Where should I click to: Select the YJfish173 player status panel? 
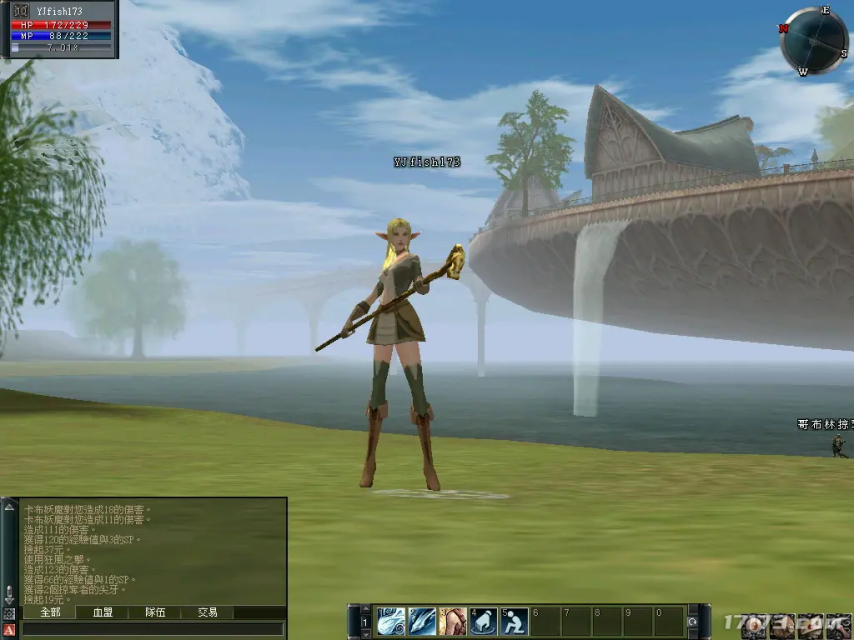(59, 29)
